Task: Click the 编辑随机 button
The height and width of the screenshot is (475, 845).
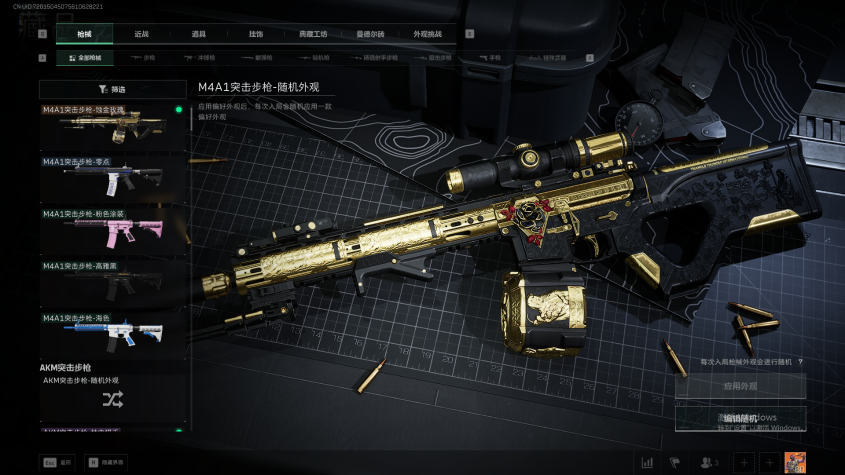Action: 740,418
